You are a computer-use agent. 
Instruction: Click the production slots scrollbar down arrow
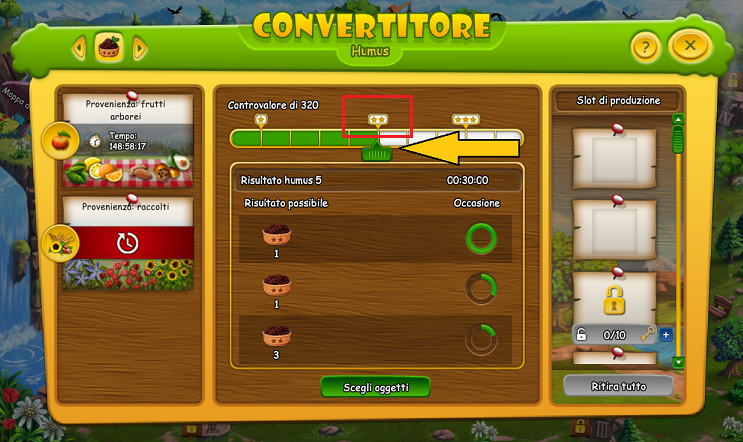coord(678,361)
